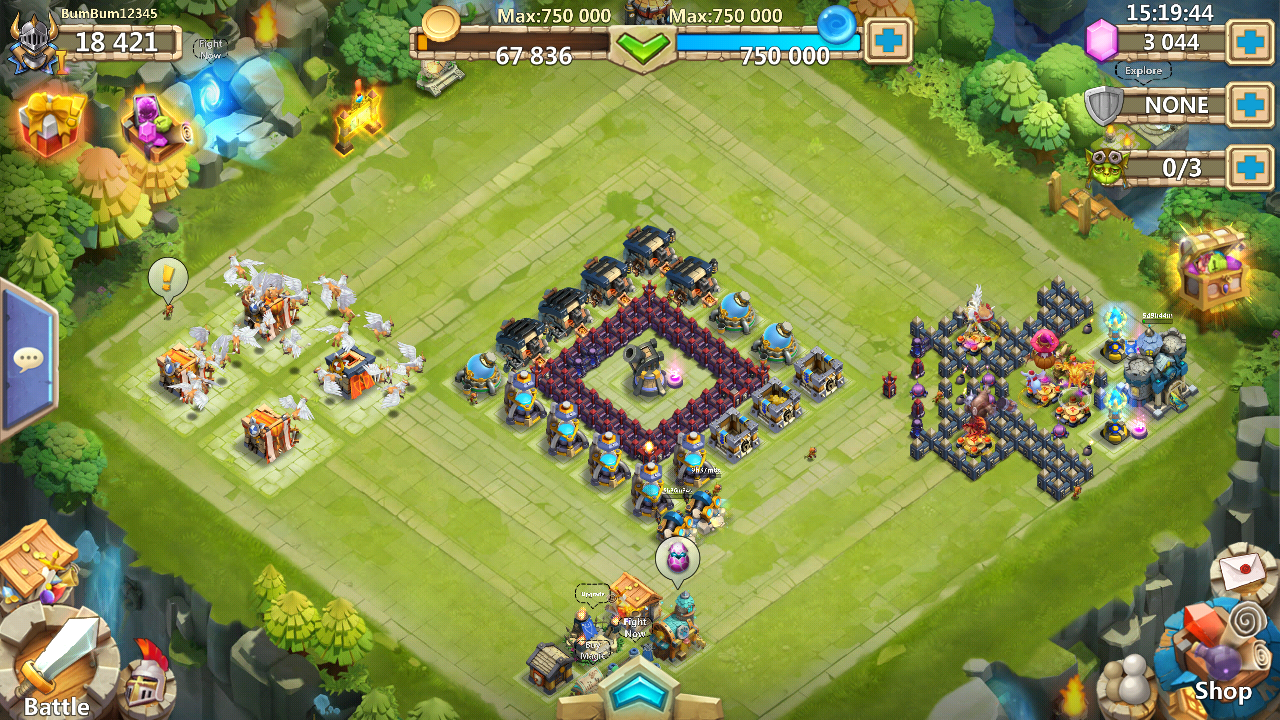This screenshot has width=1280, height=720.
Task: Open the glowing treasure chest offer
Action: tap(1212, 267)
